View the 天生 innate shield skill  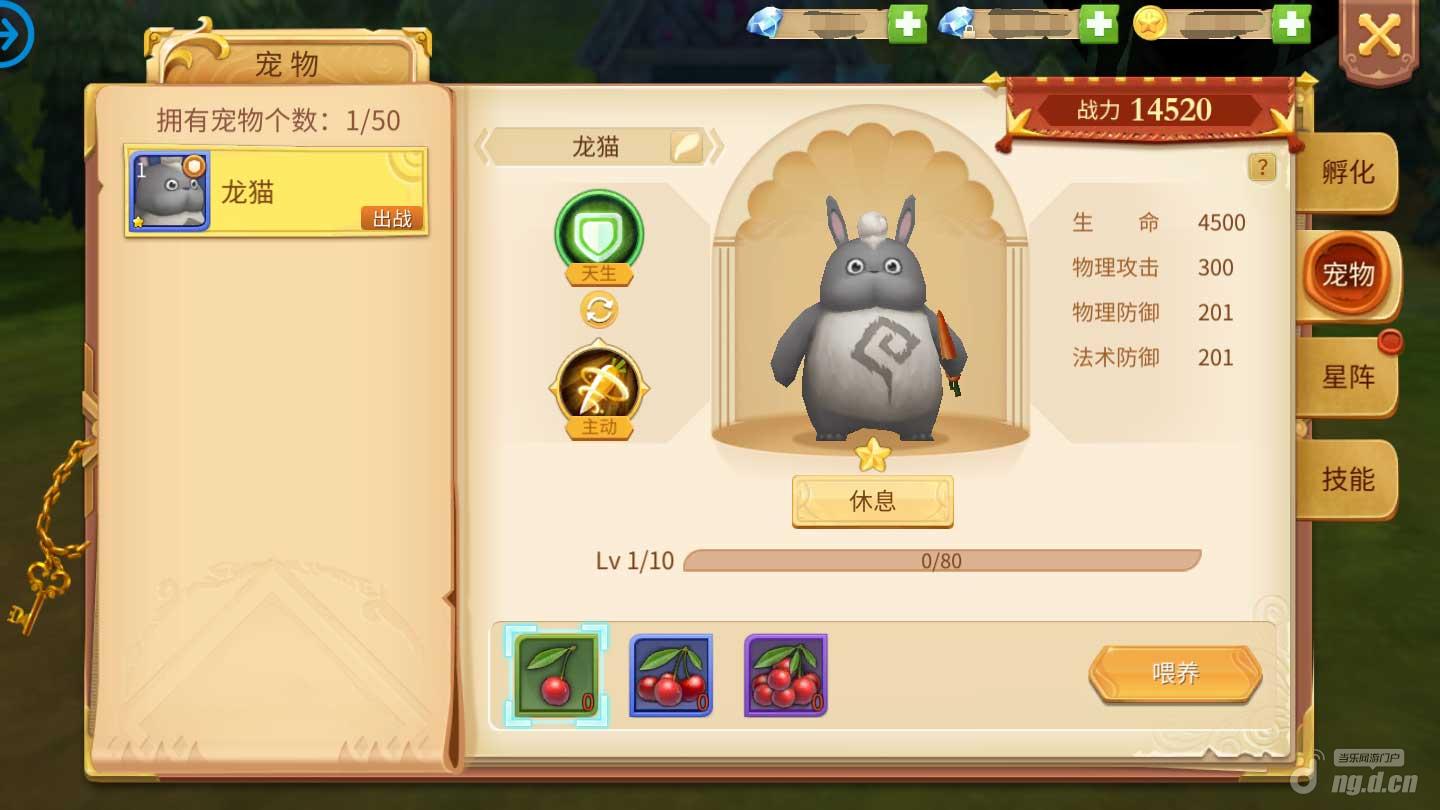pyautogui.click(x=599, y=234)
